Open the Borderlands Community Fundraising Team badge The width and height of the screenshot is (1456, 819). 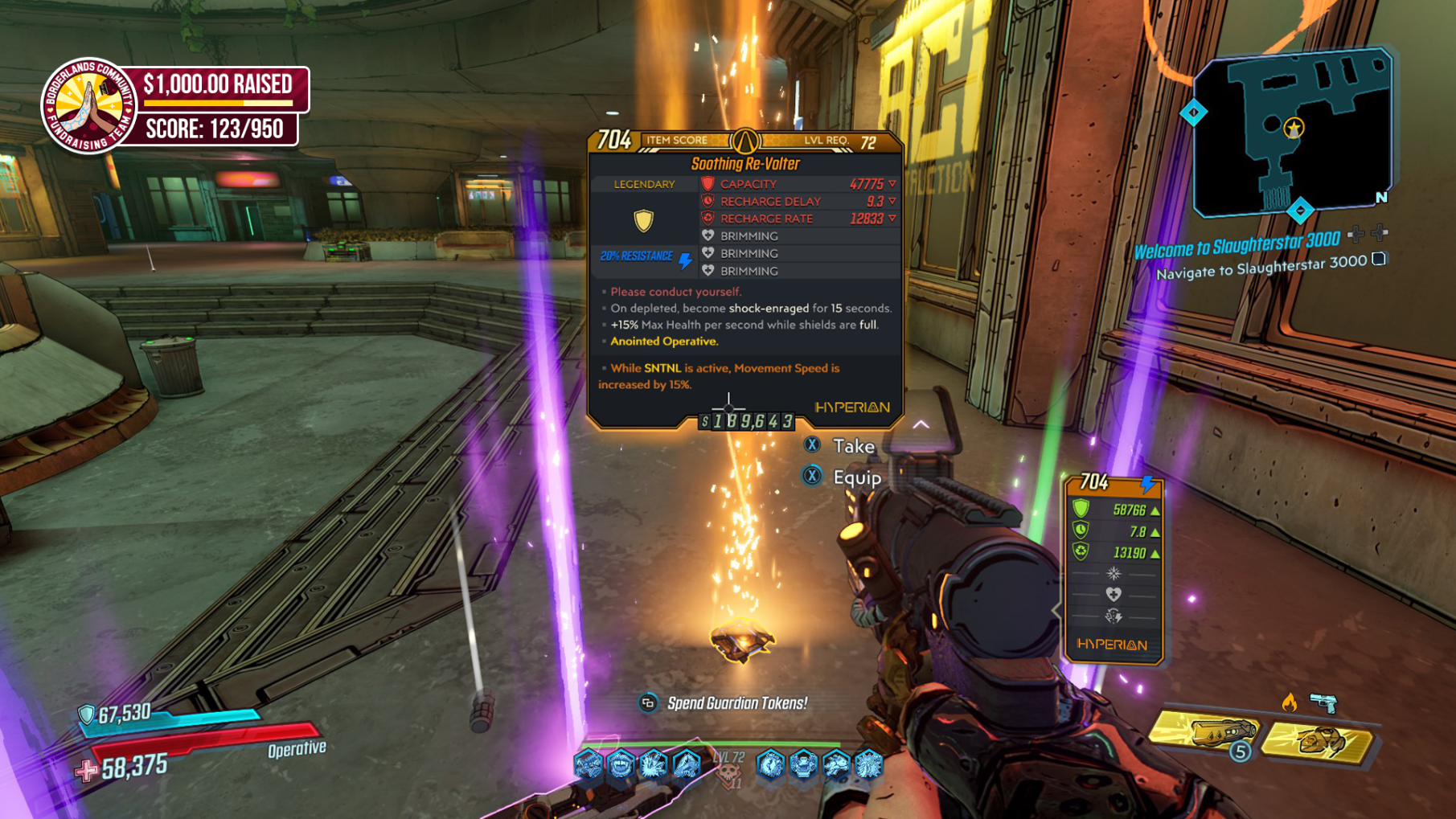(x=88, y=106)
